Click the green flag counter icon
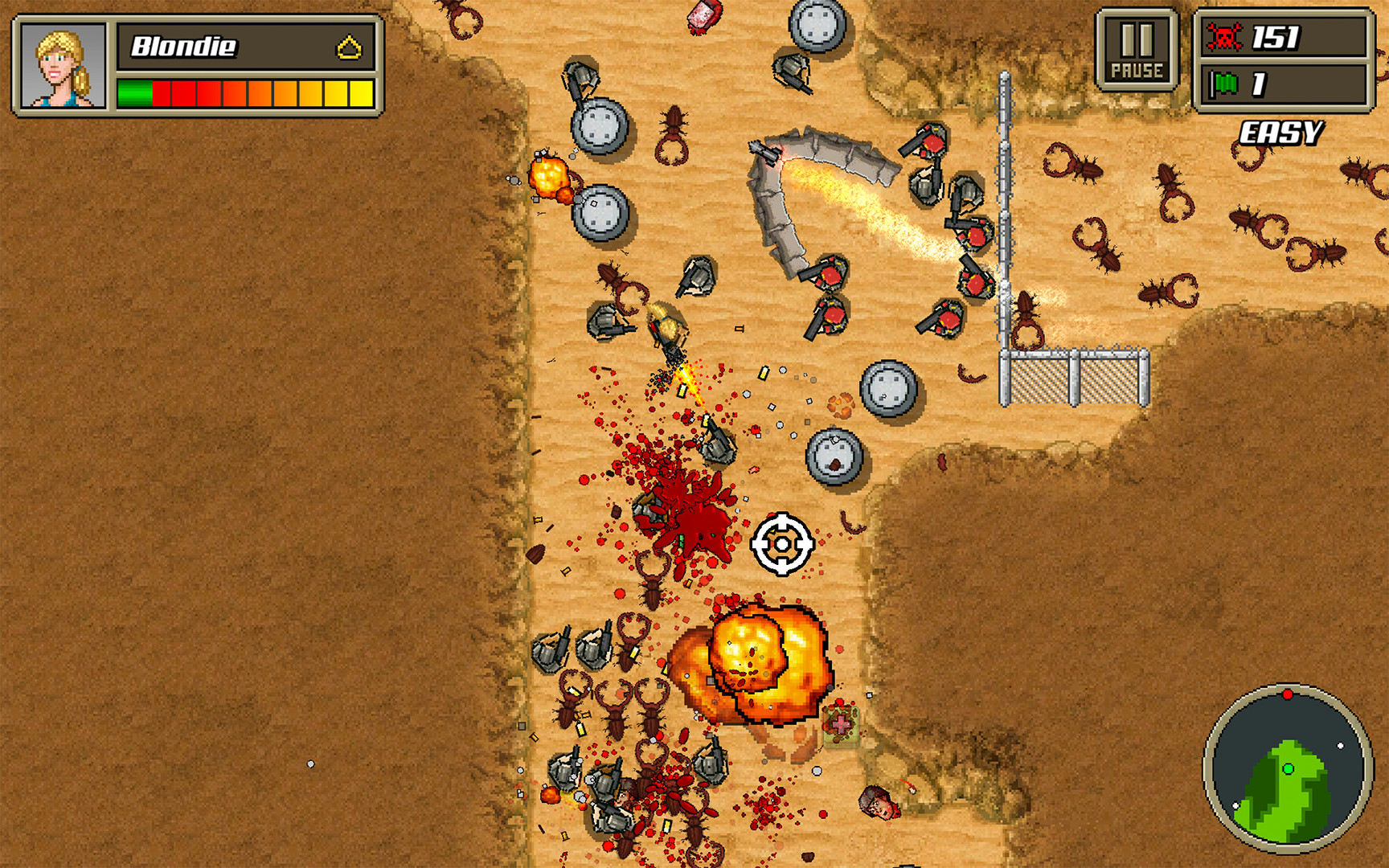The height and width of the screenshot is (868, 1389). pos(1223,81)
